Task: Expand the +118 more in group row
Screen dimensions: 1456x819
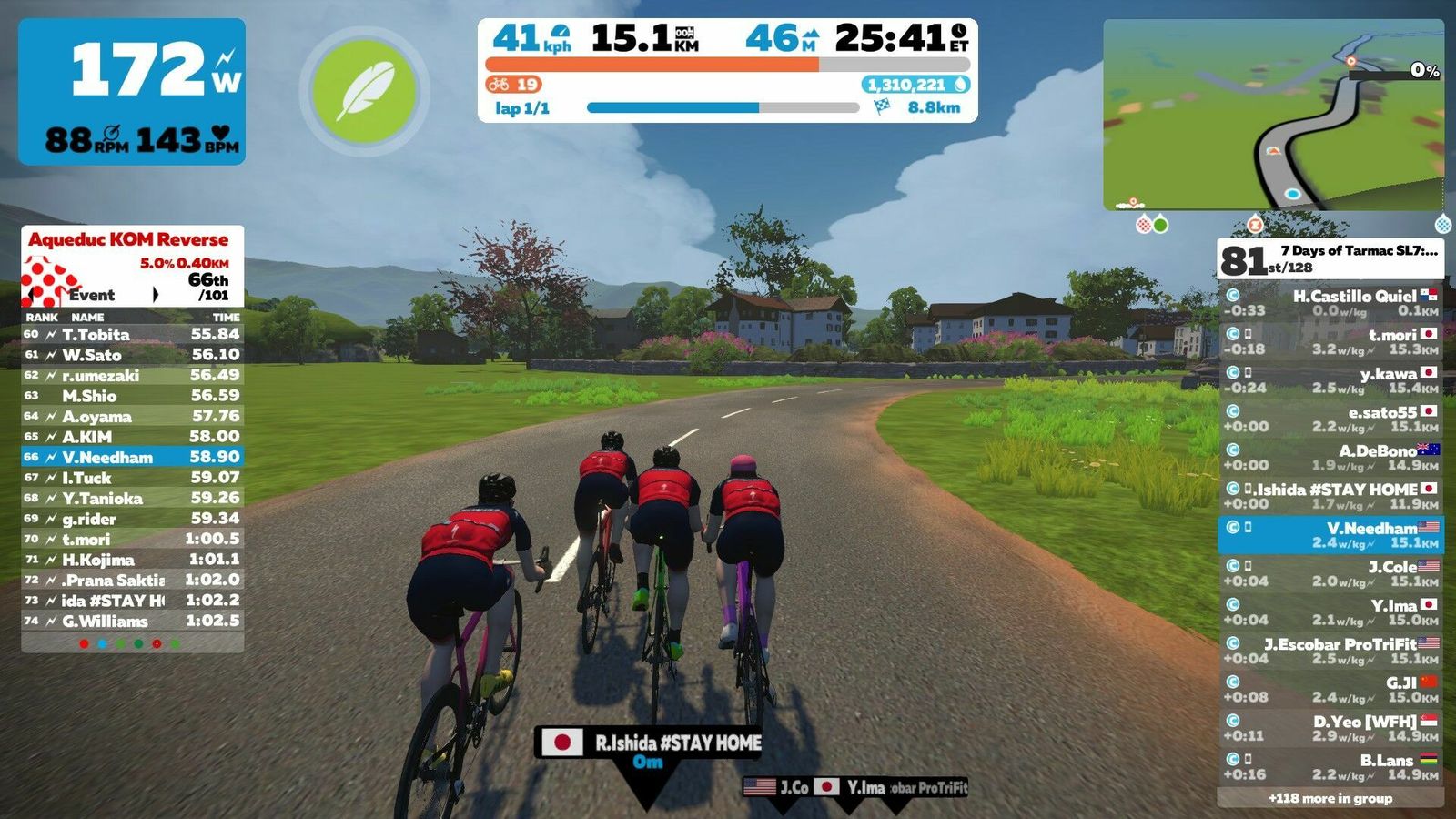Action: click(x=1330, y=798)
